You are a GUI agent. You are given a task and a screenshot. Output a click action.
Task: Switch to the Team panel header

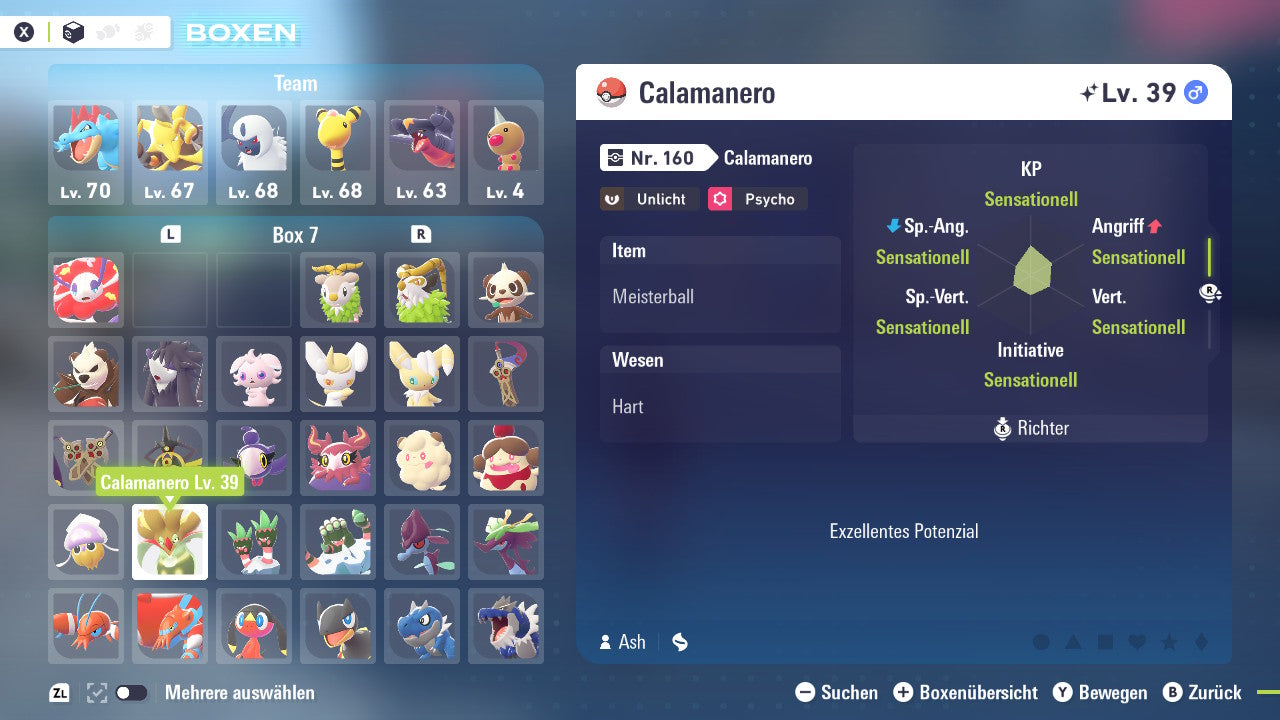(x=295, y=83)
